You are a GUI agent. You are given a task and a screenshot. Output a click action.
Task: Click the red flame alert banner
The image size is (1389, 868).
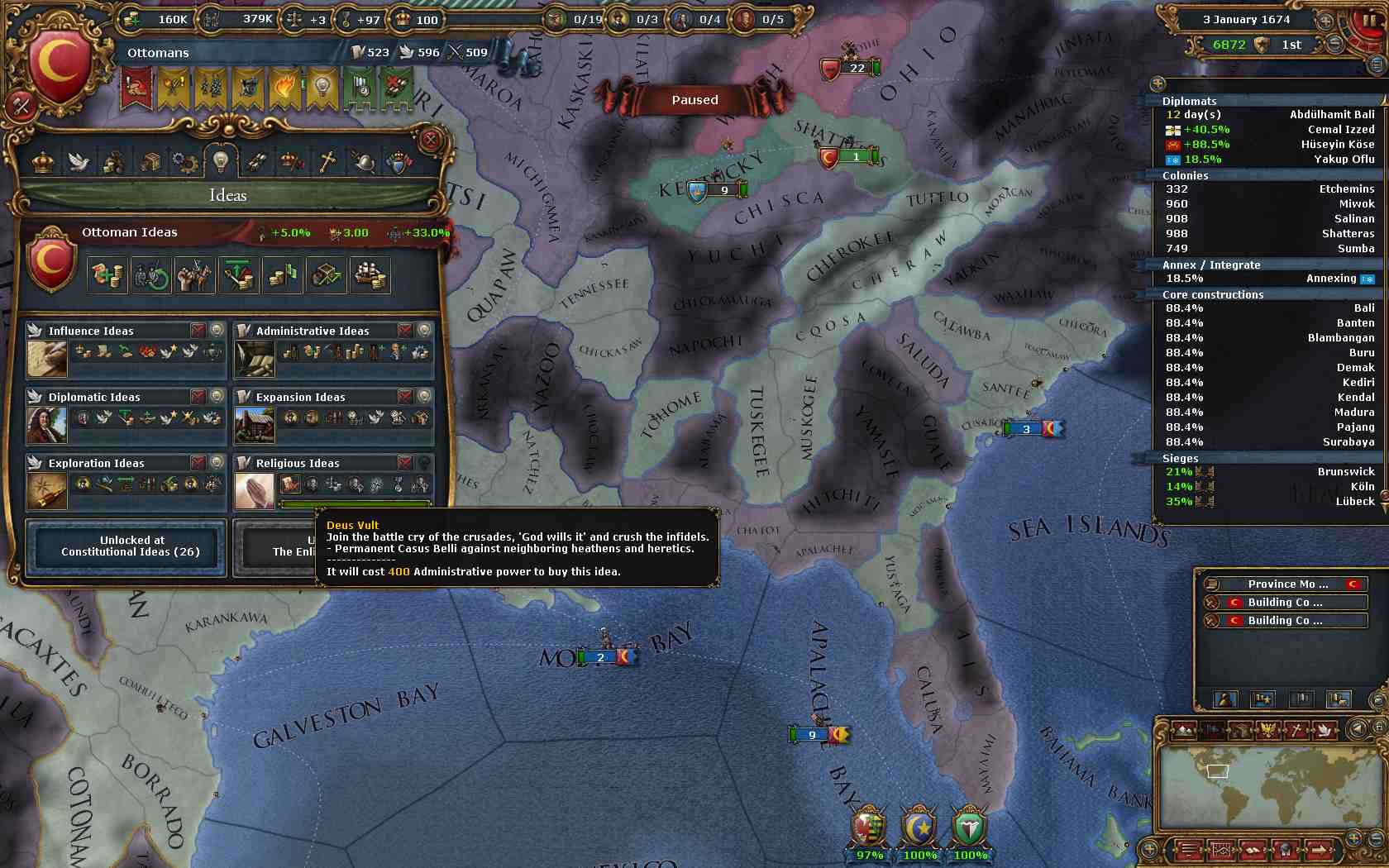(284, 88)
